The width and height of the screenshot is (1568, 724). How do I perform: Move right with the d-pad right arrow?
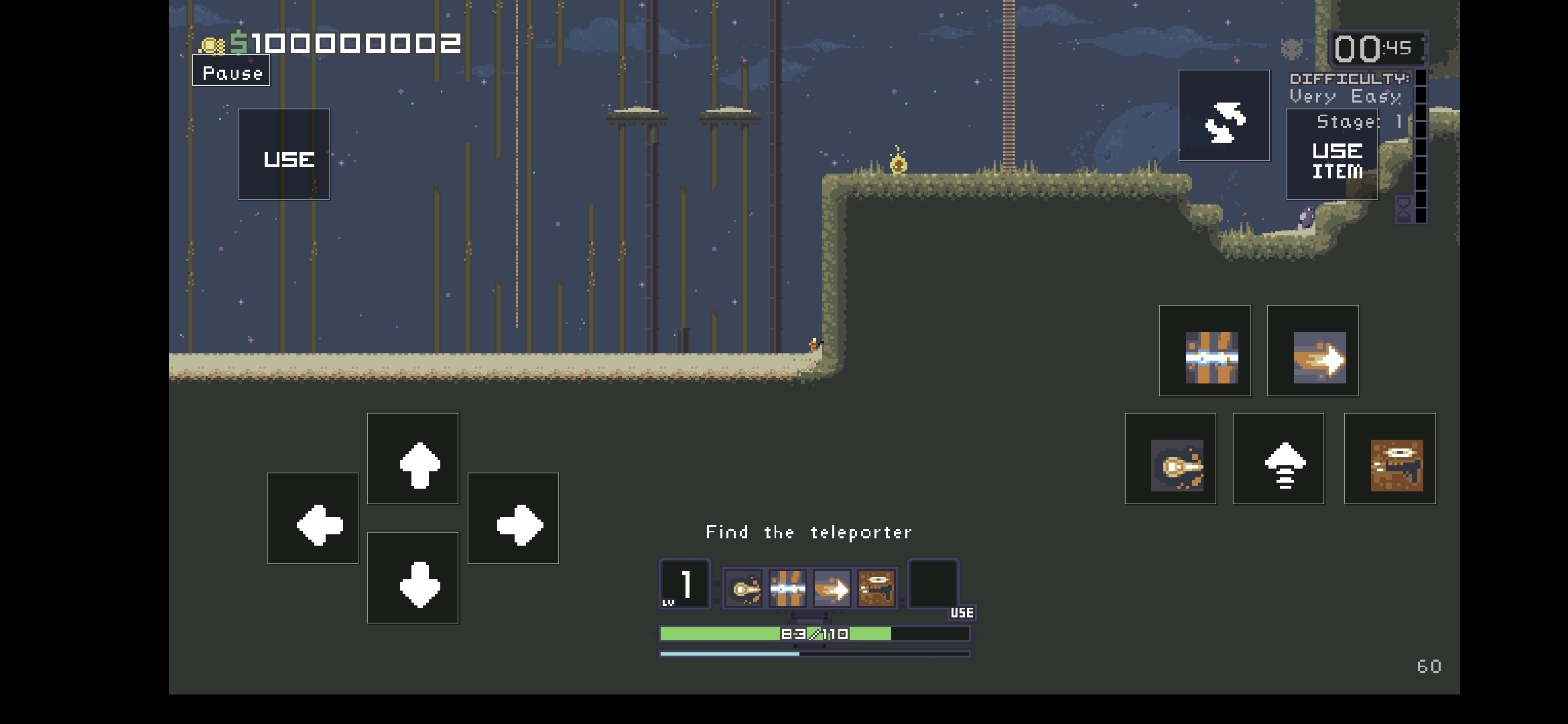[513, 519]
